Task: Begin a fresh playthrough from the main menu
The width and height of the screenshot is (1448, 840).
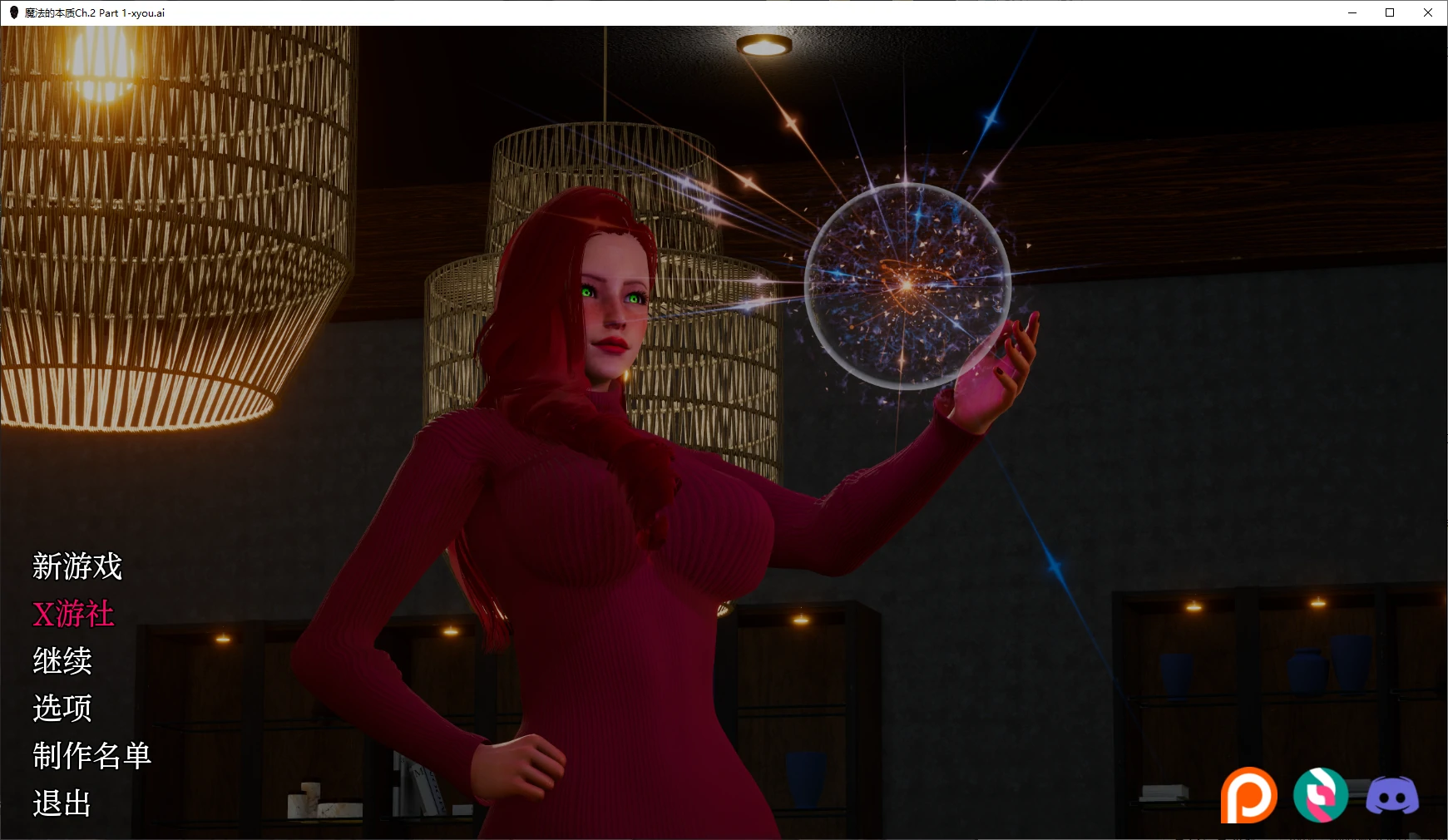Action: 77,567
